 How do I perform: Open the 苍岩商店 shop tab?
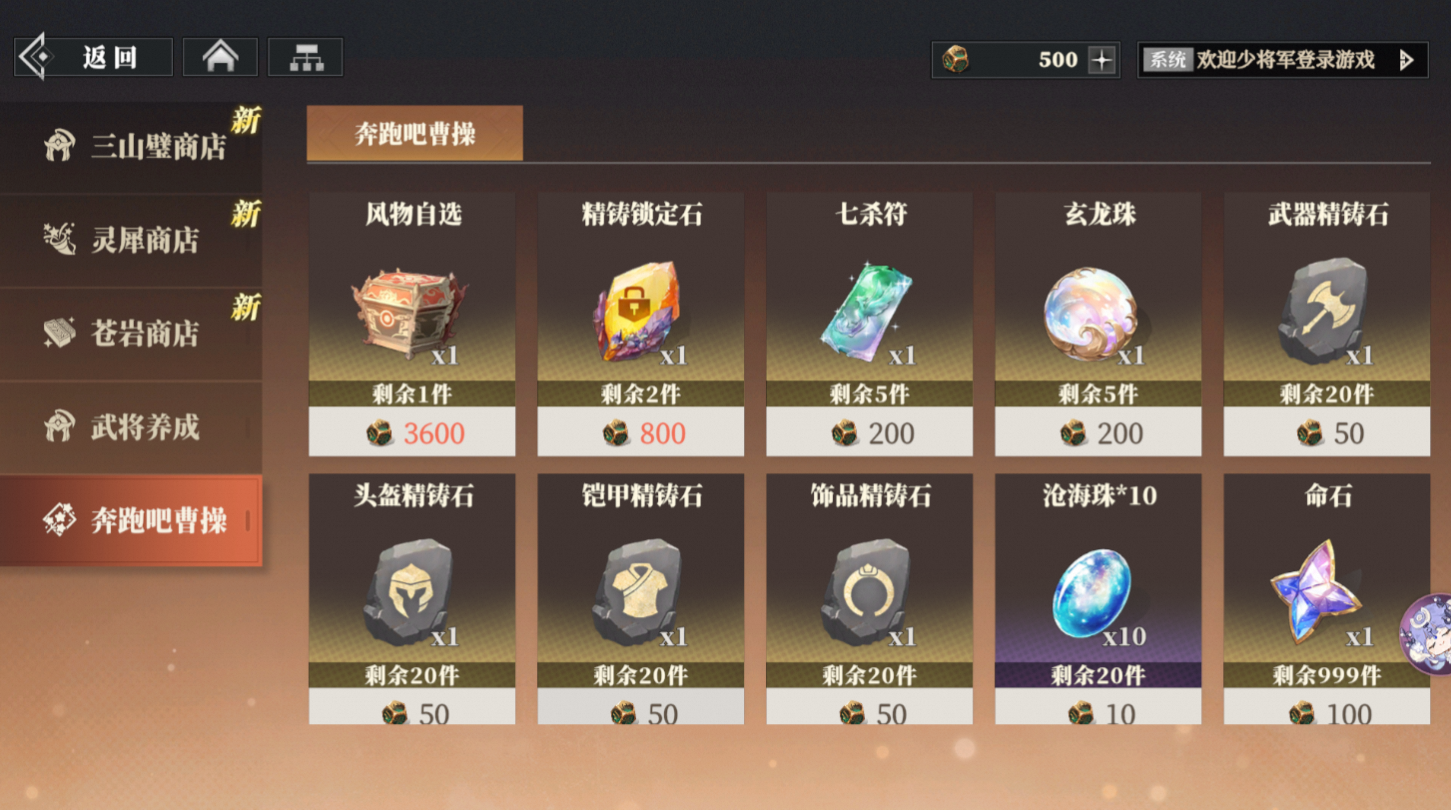pos(130,332)
